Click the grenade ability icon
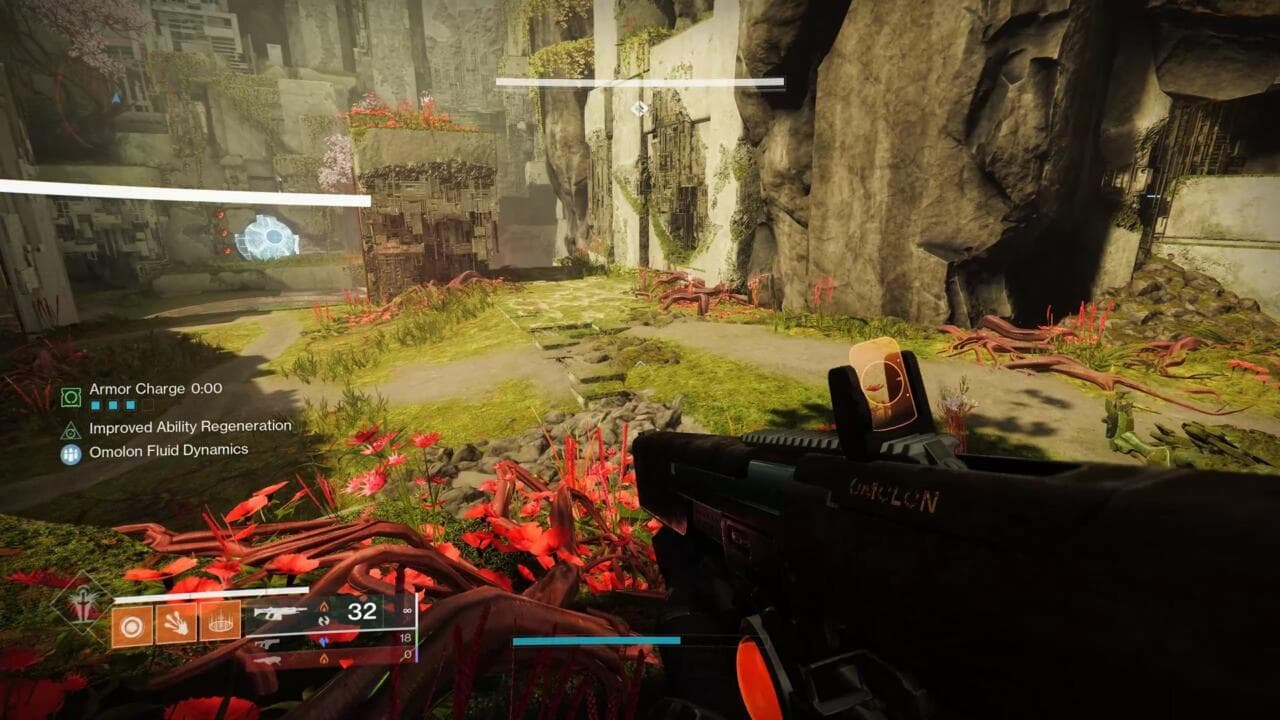This screenshot has height=720, width=1280. pos(130,624)
